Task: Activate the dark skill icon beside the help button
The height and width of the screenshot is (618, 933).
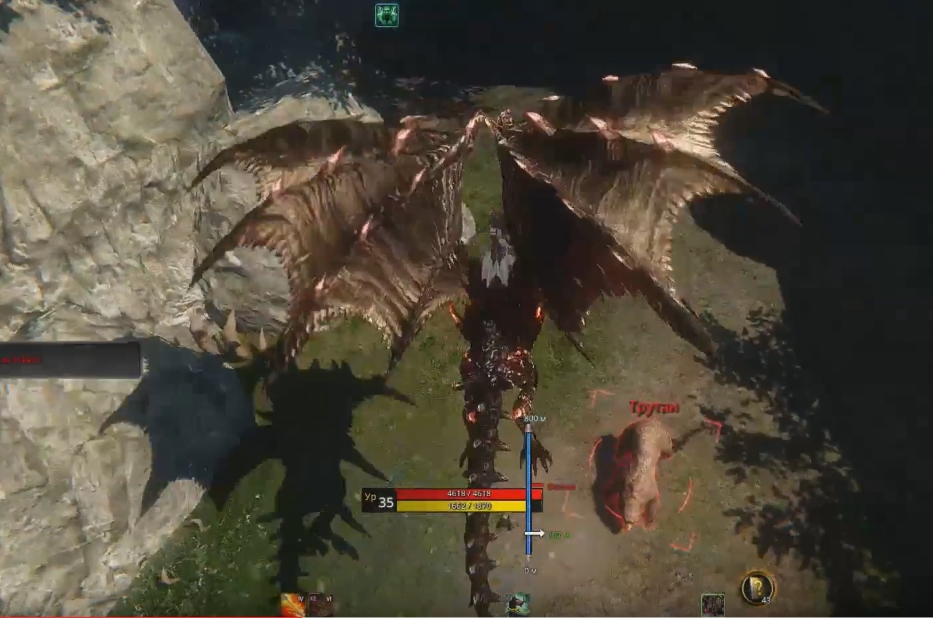Action: [x=712, y=604]
